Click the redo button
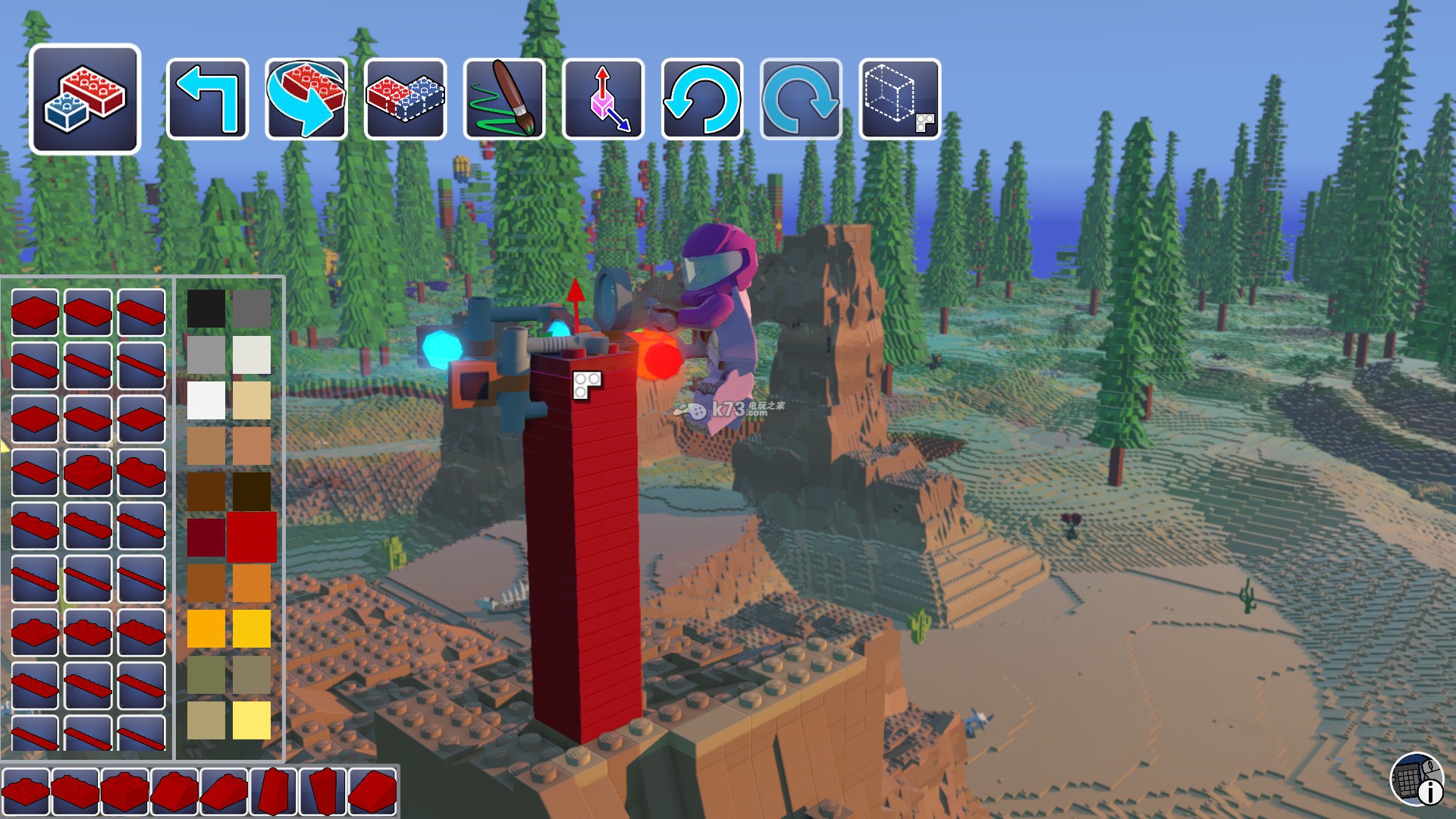This screenshot has width=1456, height=819. click(x=801, y=99)
